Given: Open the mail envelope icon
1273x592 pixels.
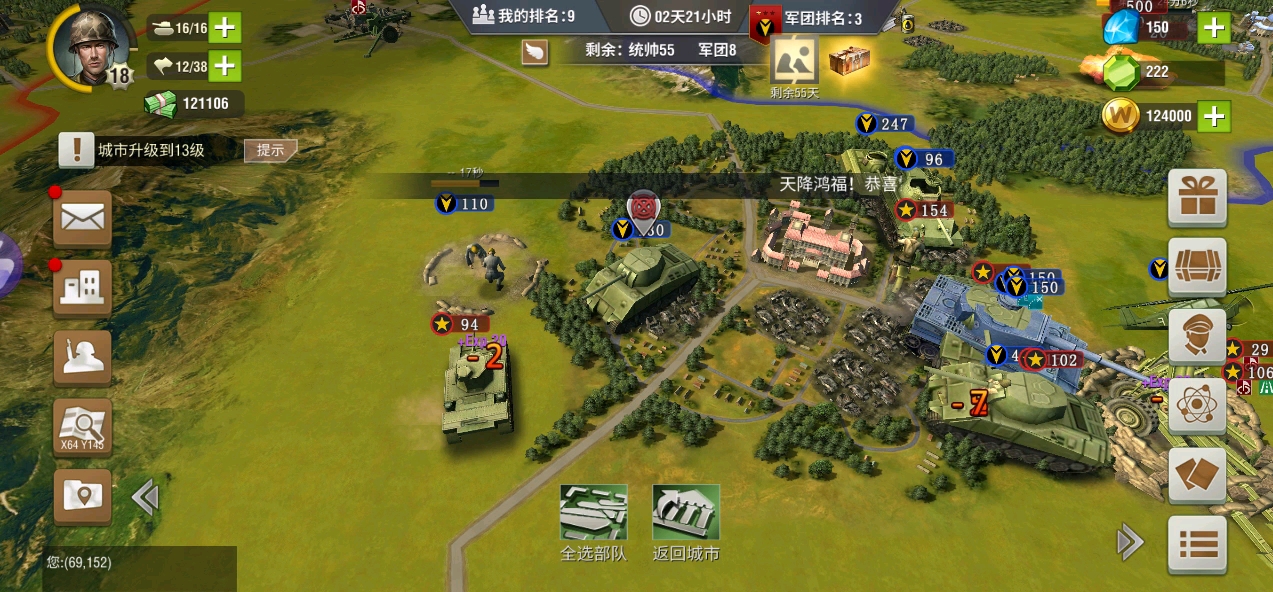Looking at the screenshot, I should pyautogui.click(x=82, y=218).
